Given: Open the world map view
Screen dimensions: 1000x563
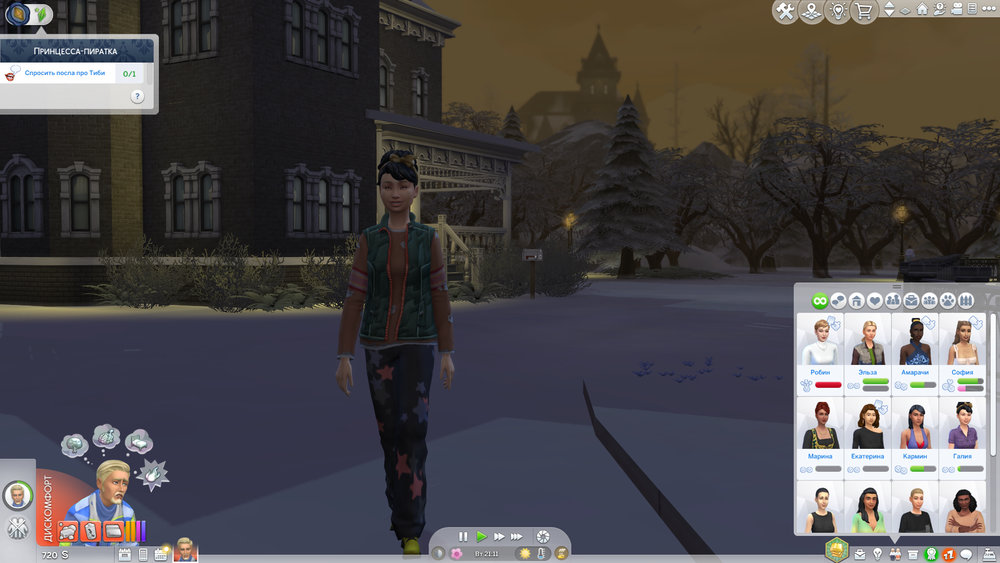Looking at the screenshot, I should coord(812,12).
